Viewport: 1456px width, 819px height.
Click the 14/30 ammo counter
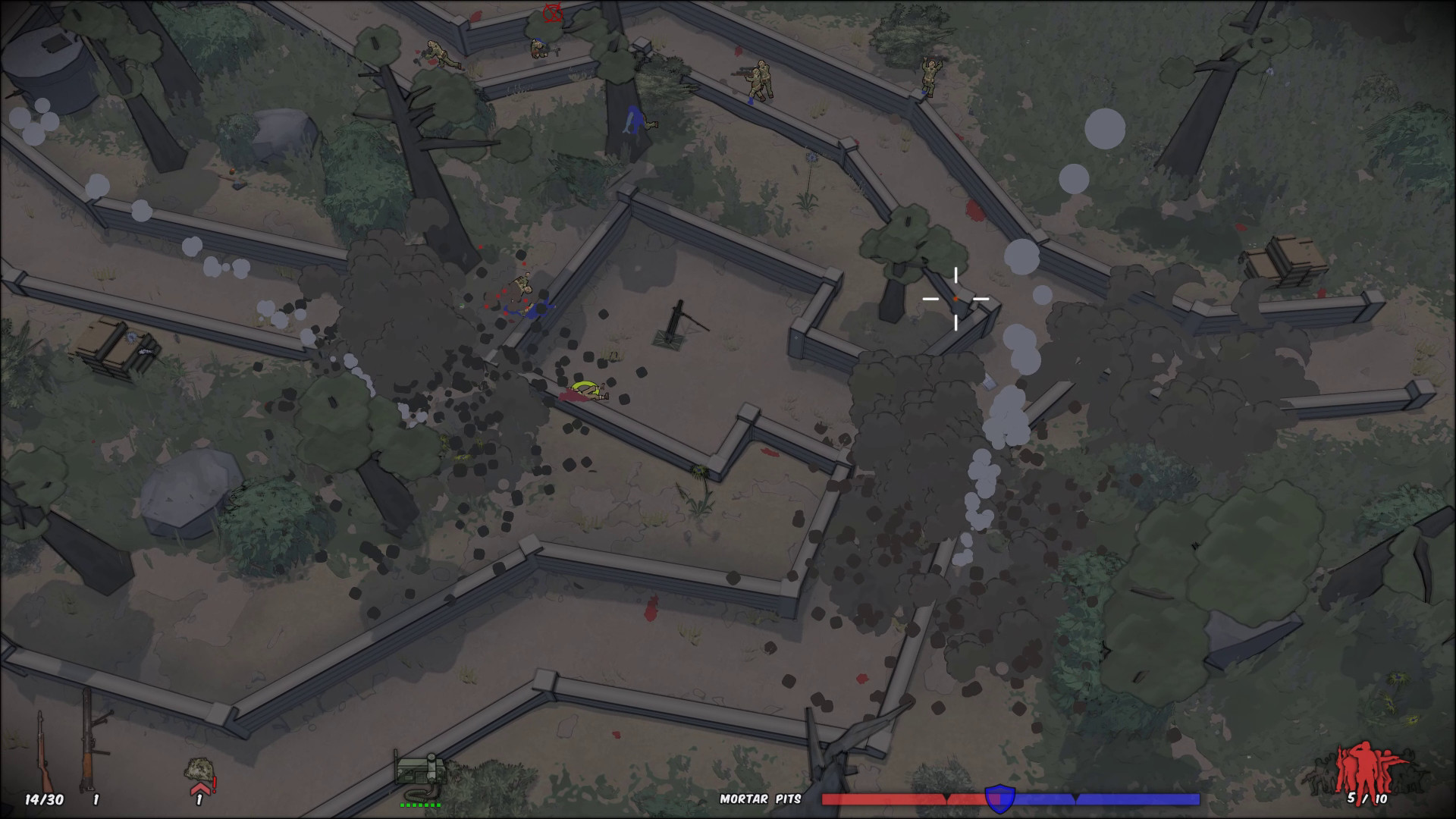pos(44,798)
